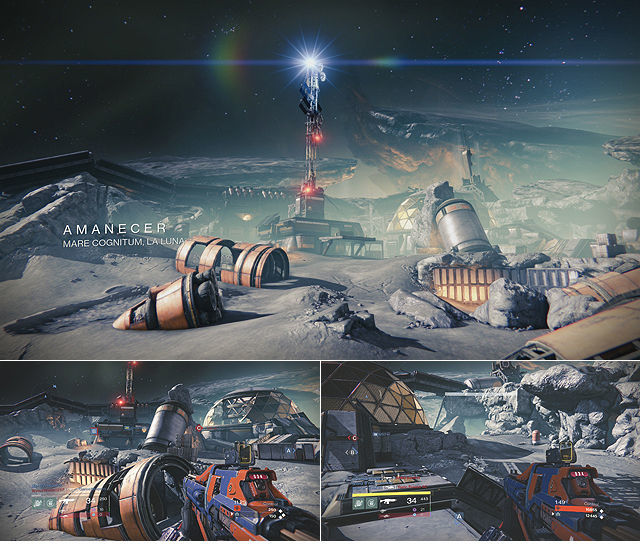640x544 pixels.
Task: Click the auto rifle icon beside ammo count 34
Action: click(x=387, y=501)
